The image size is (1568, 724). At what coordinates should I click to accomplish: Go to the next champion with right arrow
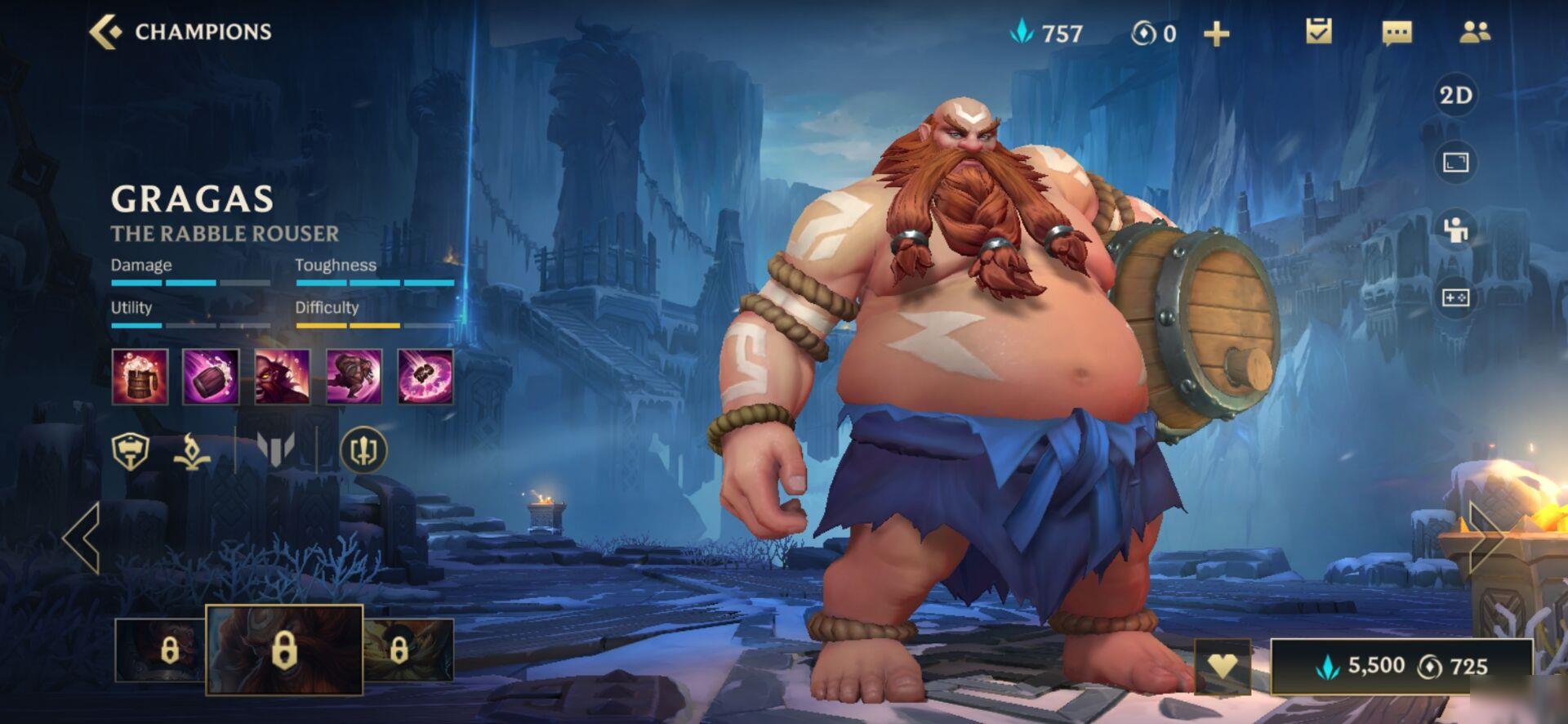click(x=1485, y=537)
